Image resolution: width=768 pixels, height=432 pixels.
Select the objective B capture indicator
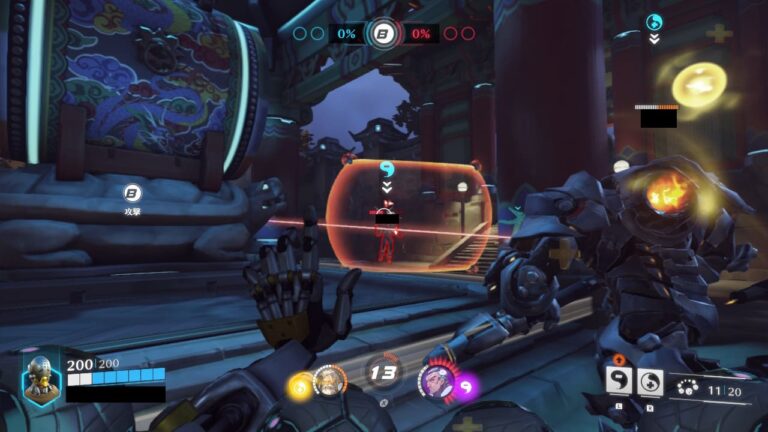(382, 34)
